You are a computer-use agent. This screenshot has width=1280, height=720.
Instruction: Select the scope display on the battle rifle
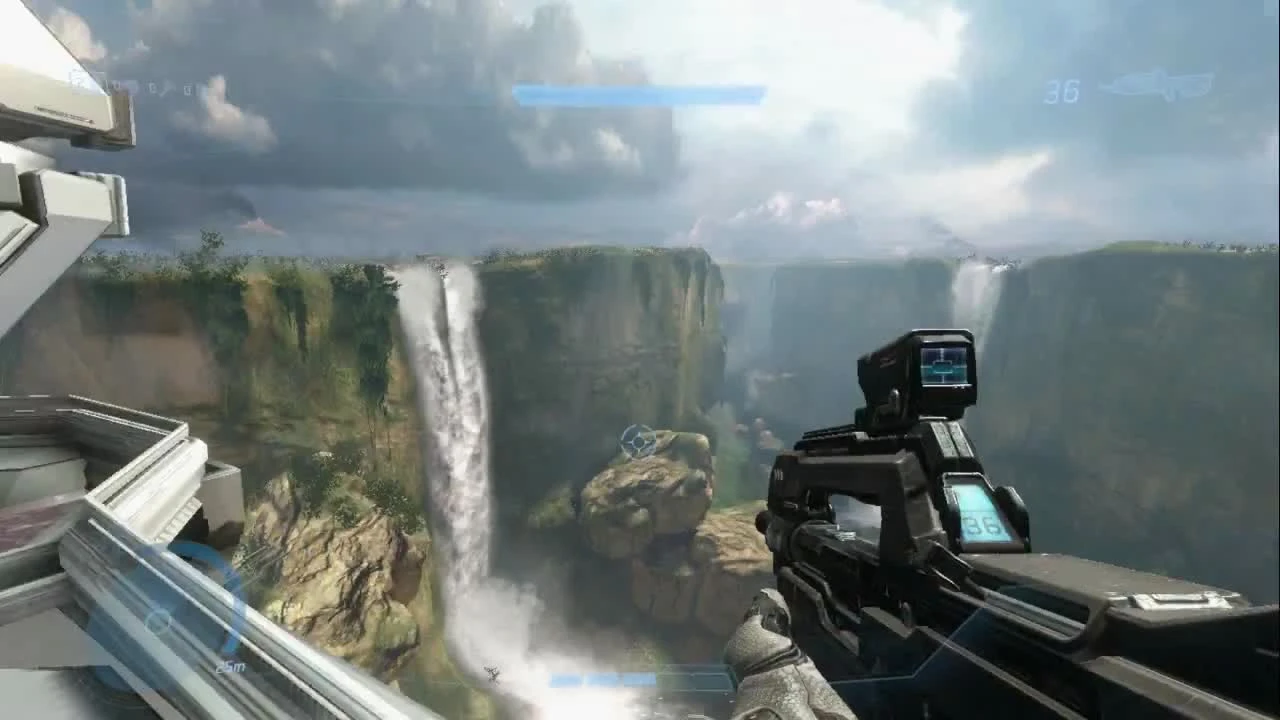click(941, 365)
